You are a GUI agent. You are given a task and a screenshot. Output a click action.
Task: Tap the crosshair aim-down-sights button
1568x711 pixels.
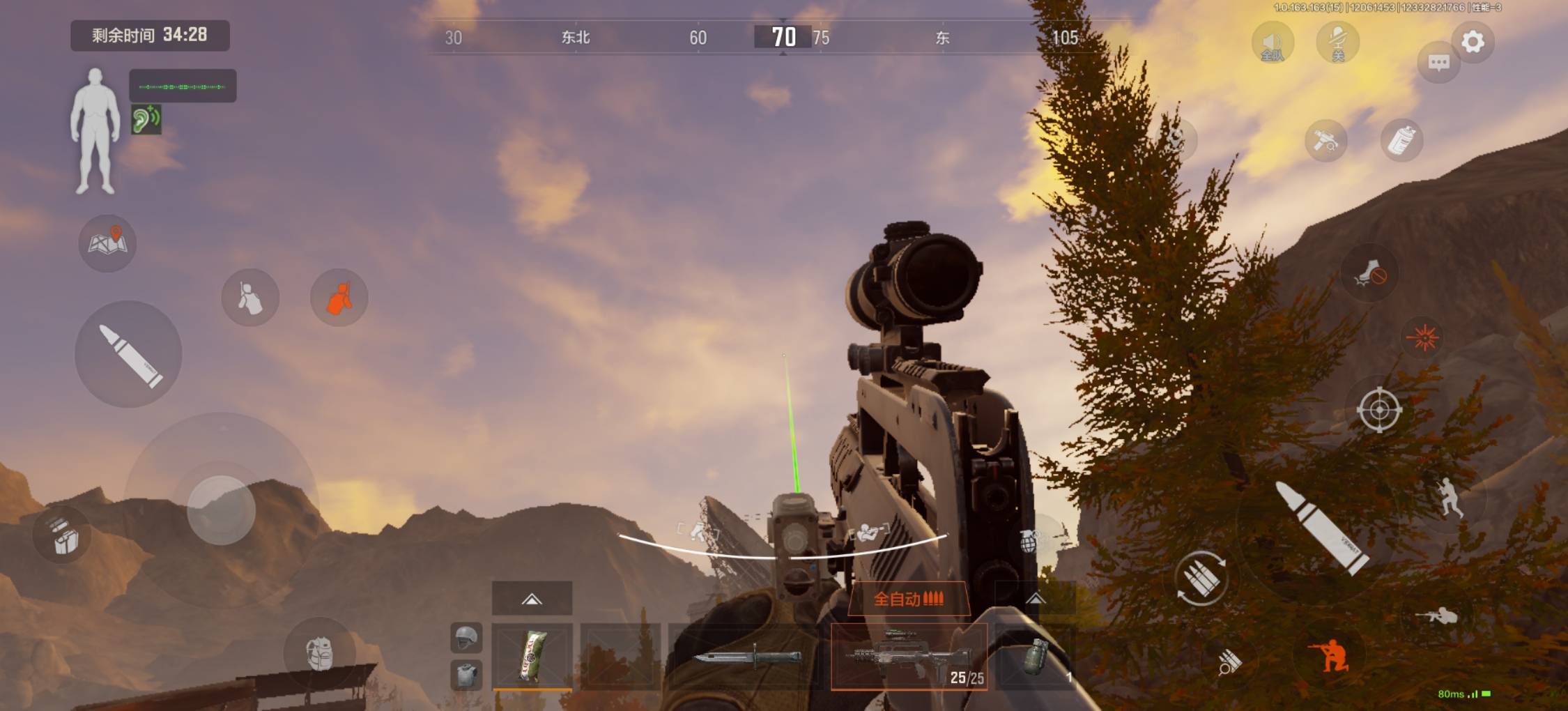pyautogui.click(x=1379, y=409)
